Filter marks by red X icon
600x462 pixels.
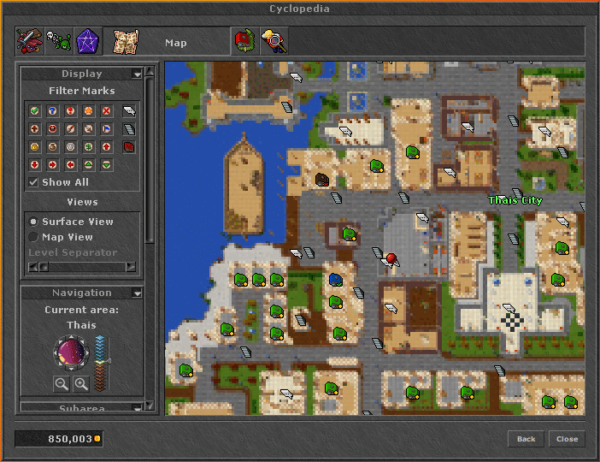pyautogui.click(x=106, y=110)
